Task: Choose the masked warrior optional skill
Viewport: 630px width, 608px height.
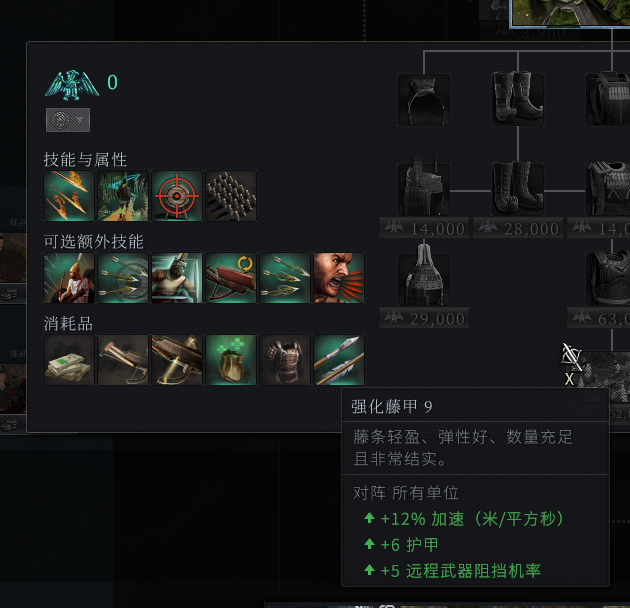Action: (177, 278)
